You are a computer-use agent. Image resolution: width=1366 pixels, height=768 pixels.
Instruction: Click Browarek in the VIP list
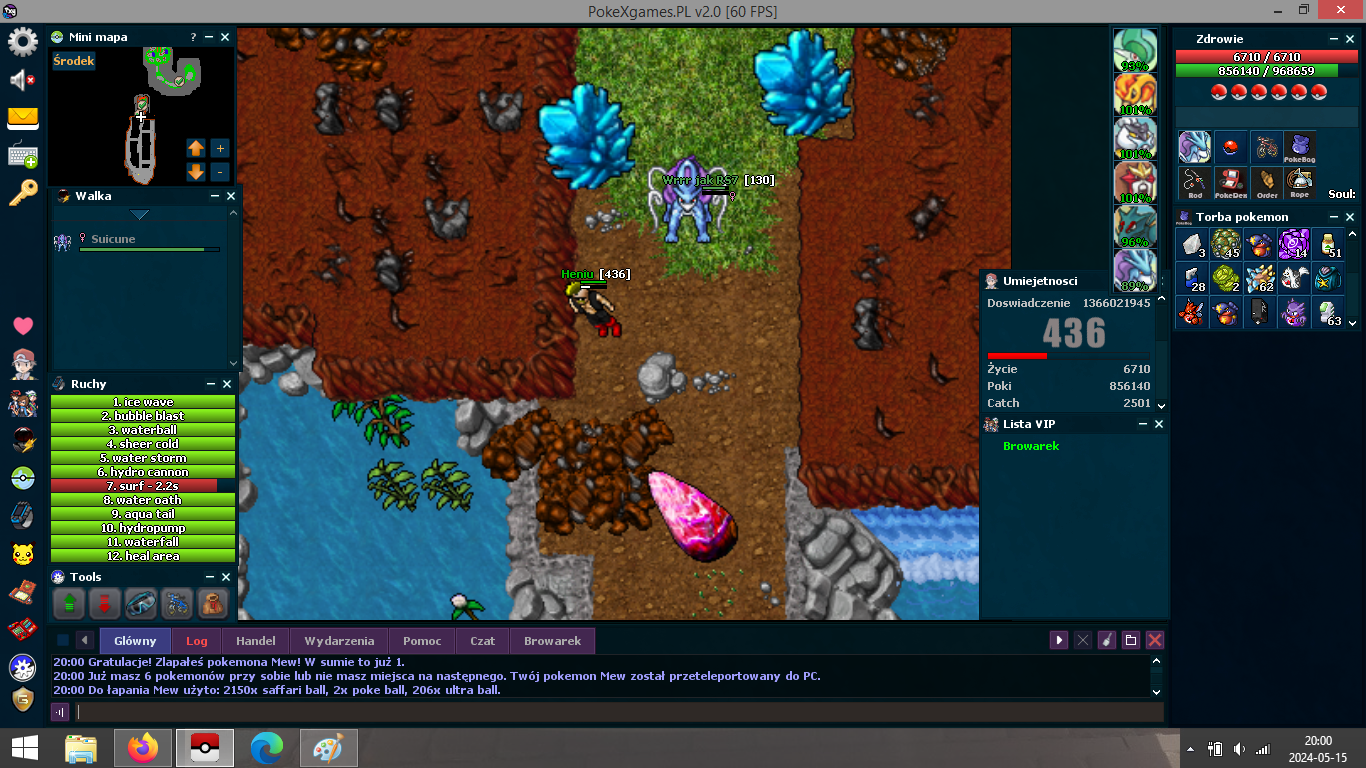1031,446
